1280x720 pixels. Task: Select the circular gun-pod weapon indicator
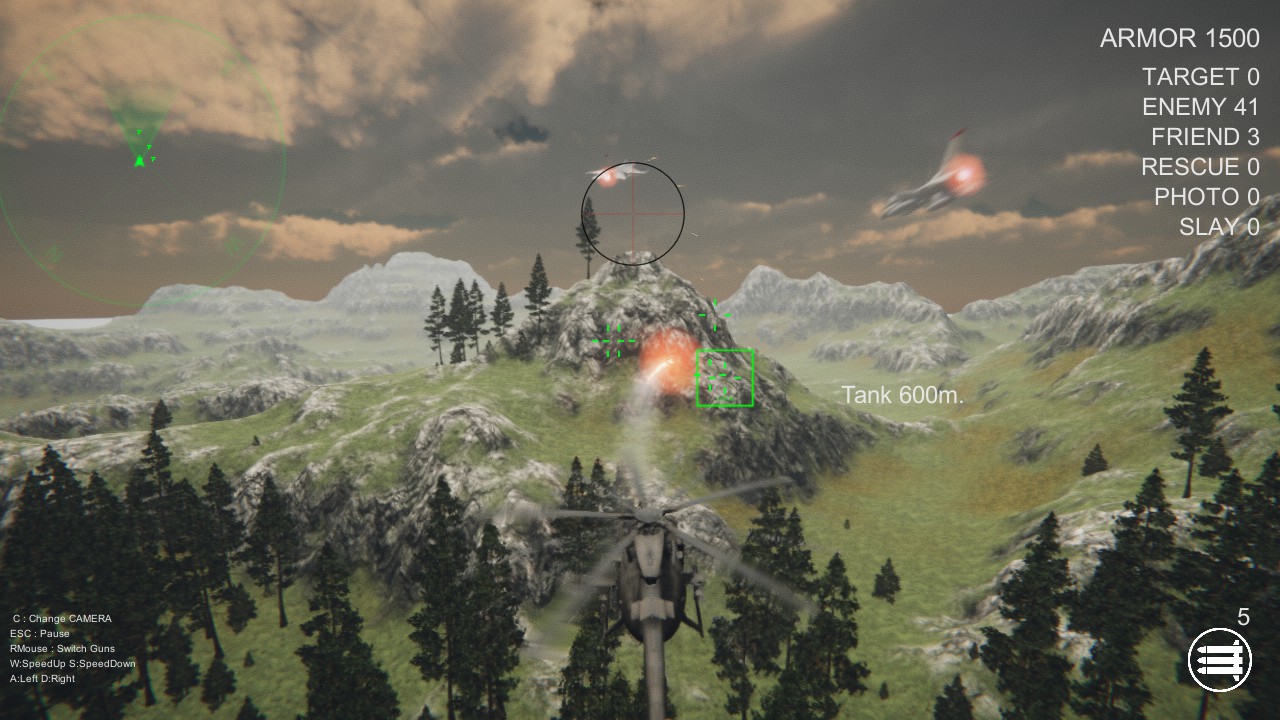tap(1222, 659)
